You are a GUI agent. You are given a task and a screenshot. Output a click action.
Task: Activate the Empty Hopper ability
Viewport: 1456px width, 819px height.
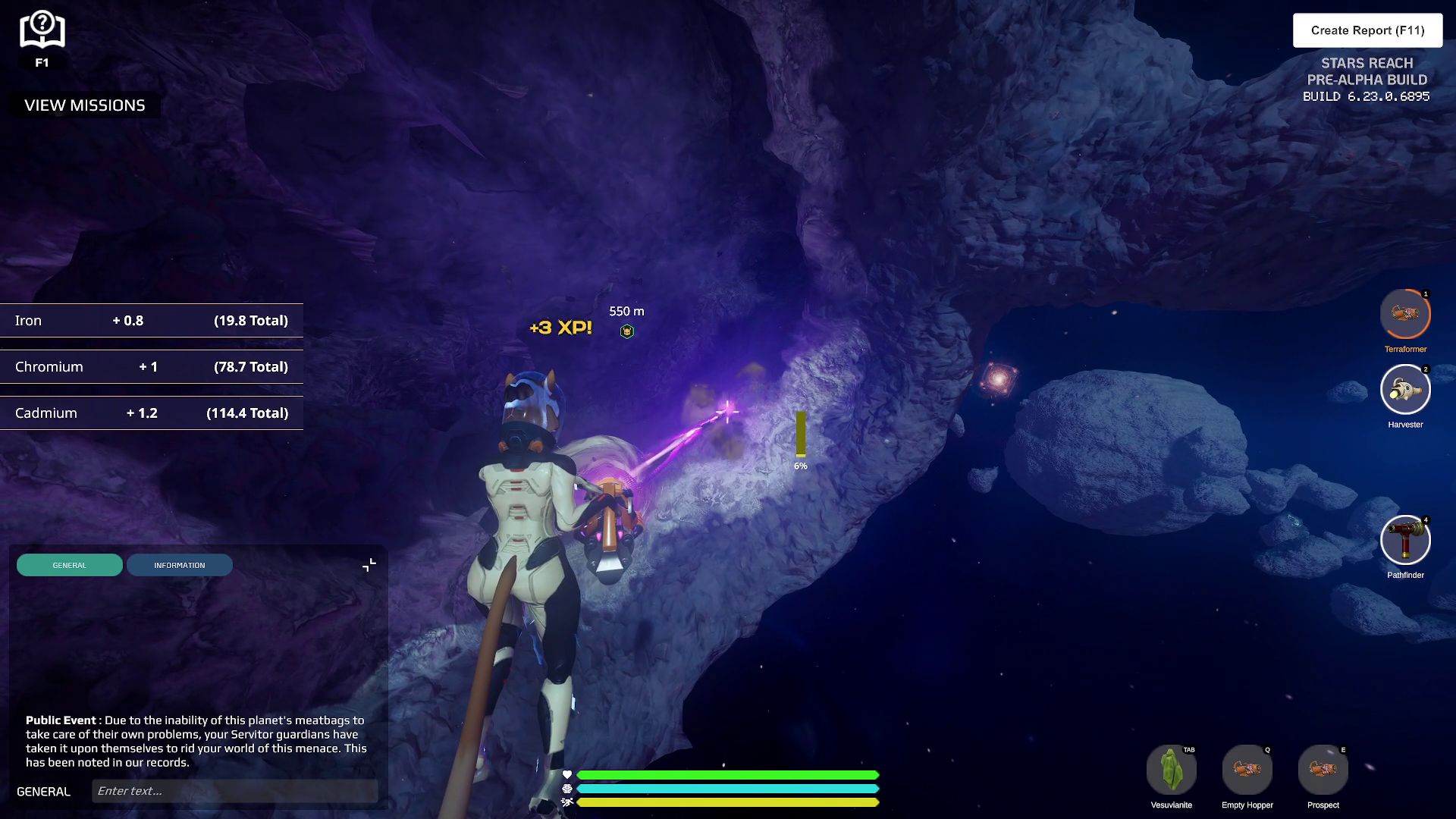tap(1247, 770)
